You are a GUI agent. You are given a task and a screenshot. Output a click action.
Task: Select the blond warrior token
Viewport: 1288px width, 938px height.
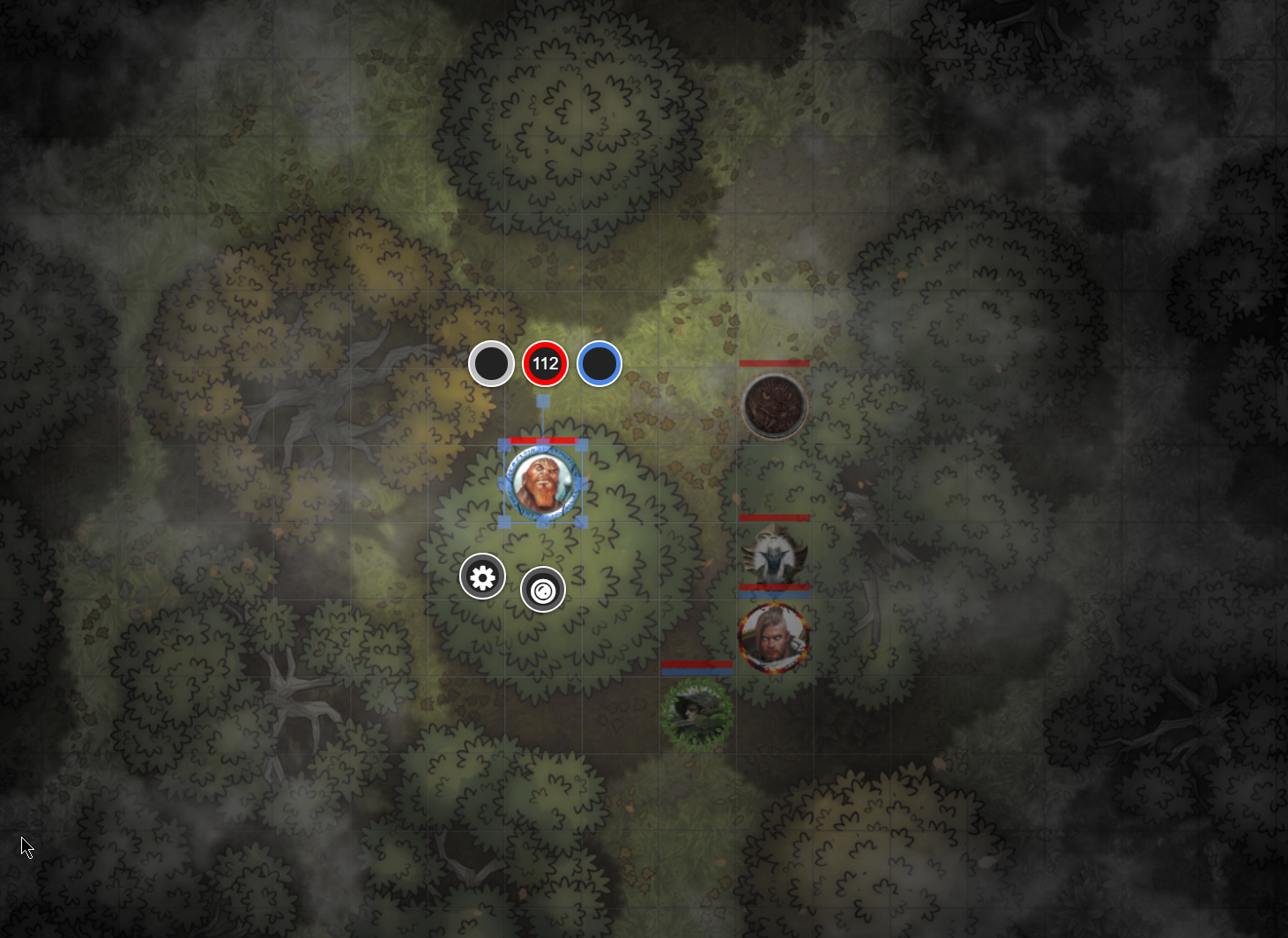pos(773,636)
